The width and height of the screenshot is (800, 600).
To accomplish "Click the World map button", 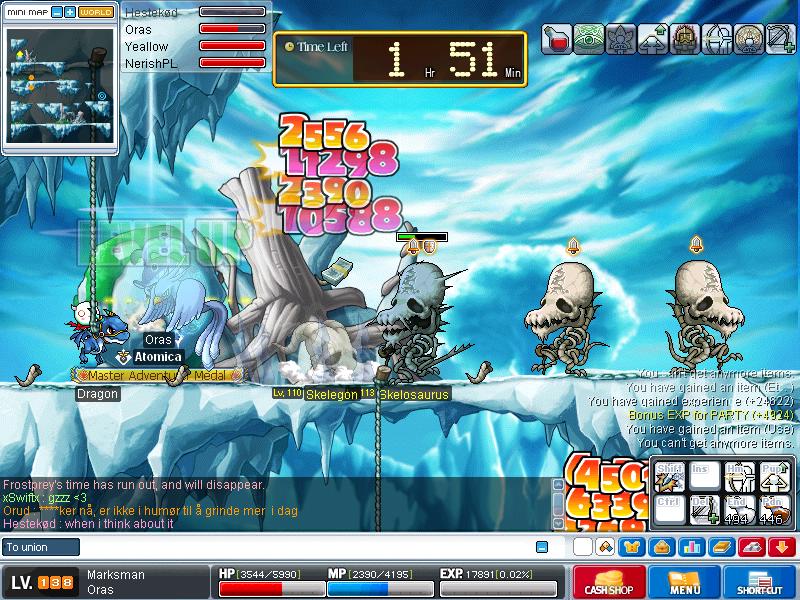I will click(95, 13).
